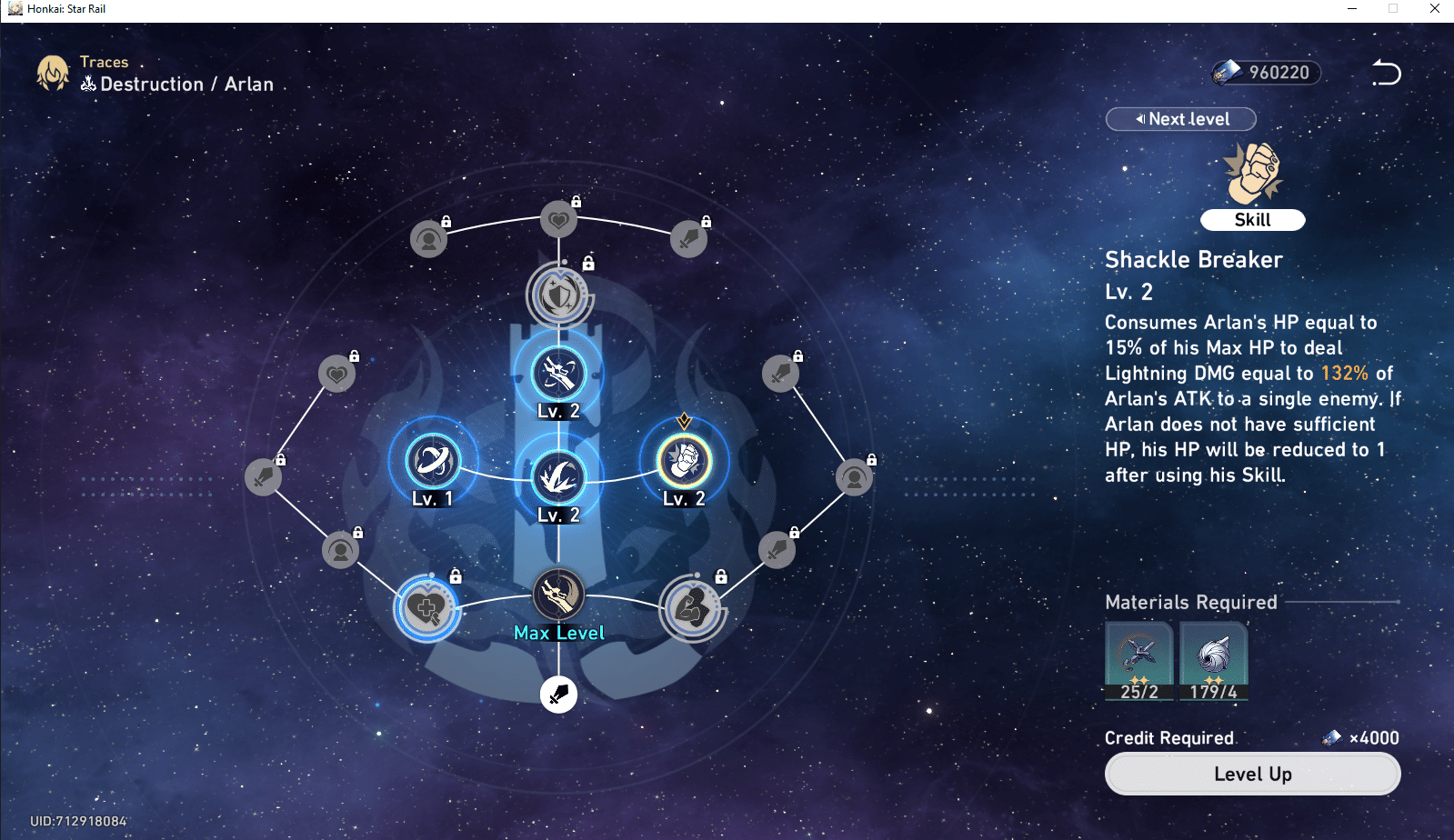
Task: Click the material thumbnail showing 25/2
Action: [x=1139, y=661]
